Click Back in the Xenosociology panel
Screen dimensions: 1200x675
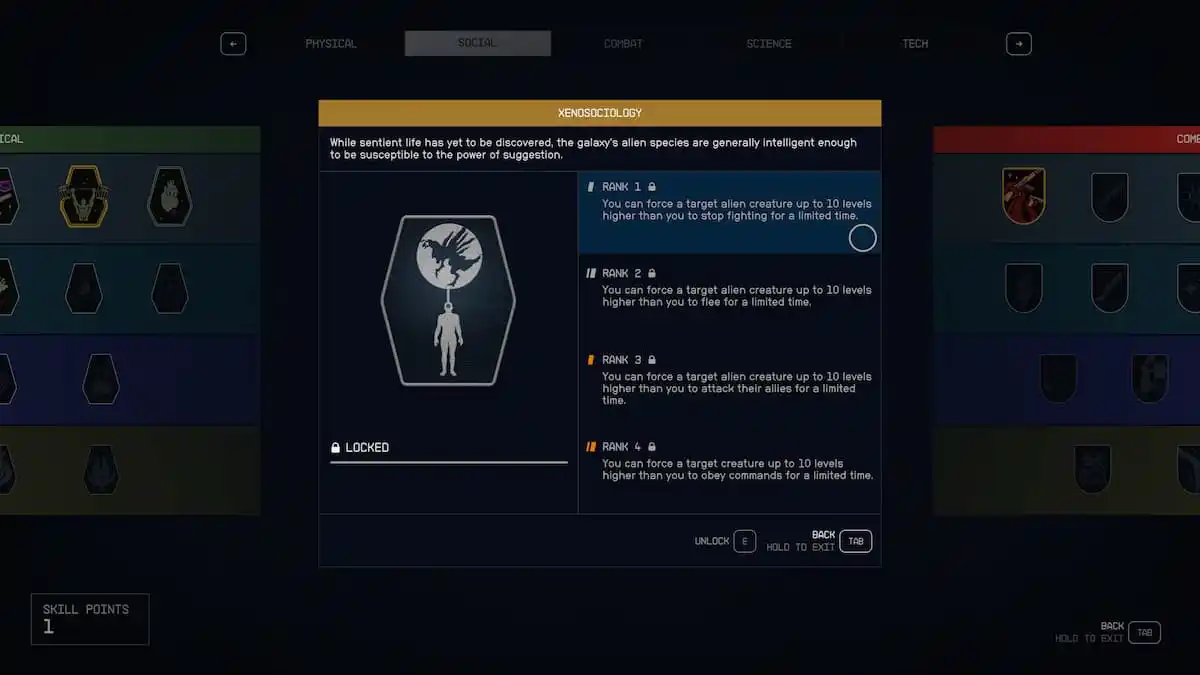point(855,541)
